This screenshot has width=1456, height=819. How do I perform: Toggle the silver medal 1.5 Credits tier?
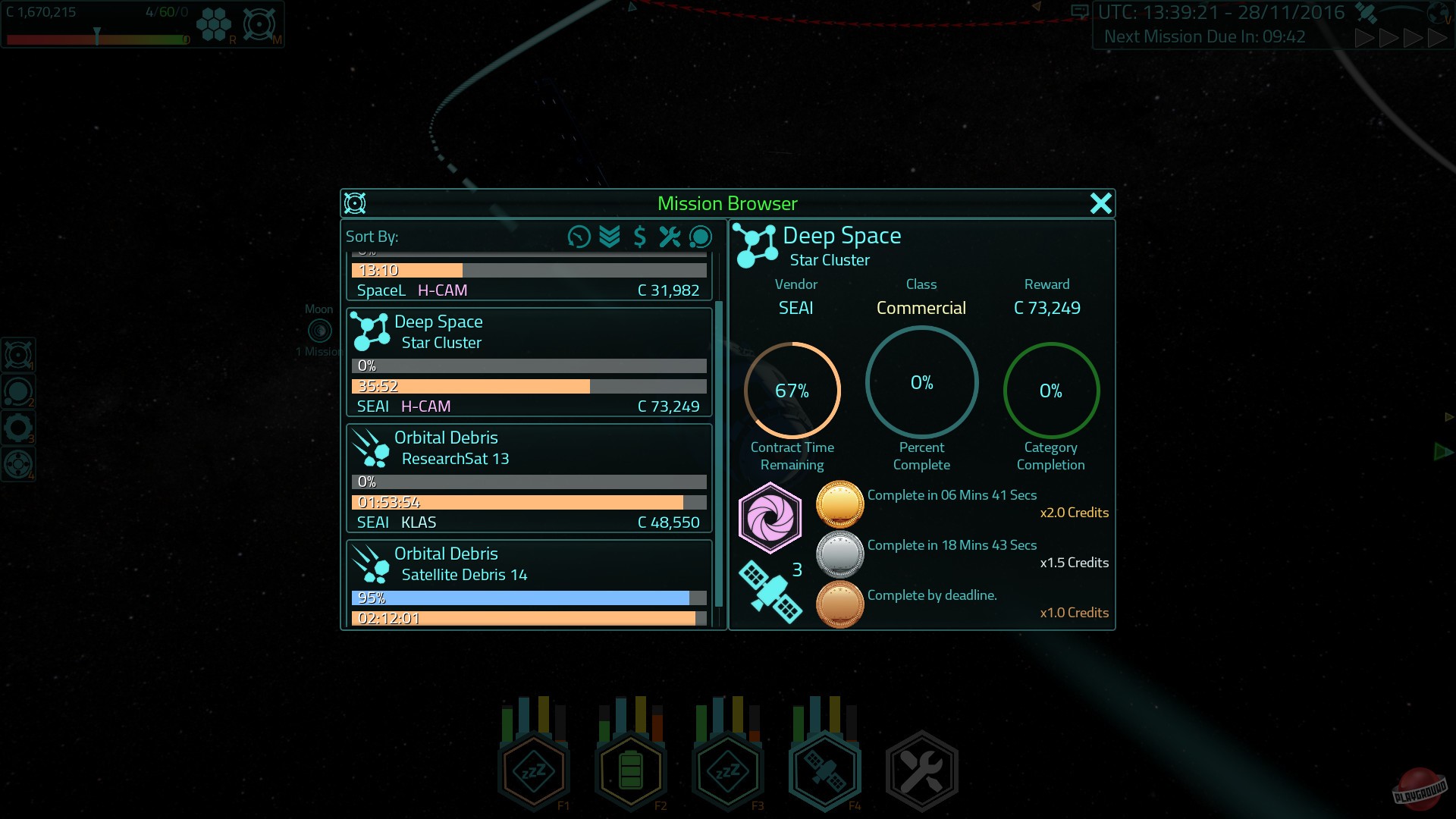click(840, 554)
